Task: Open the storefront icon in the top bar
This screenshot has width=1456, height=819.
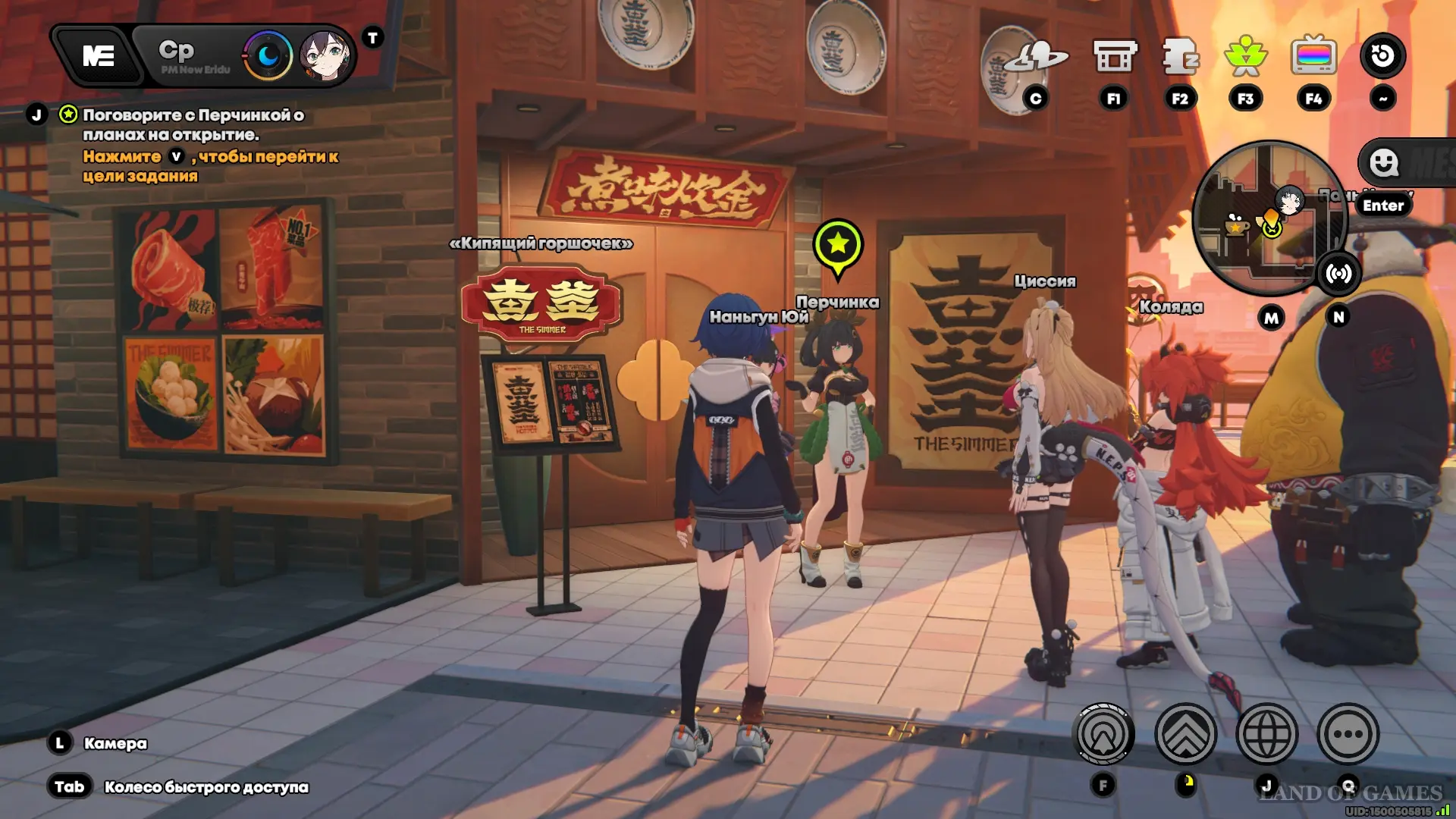Action: coord(1114,57)
